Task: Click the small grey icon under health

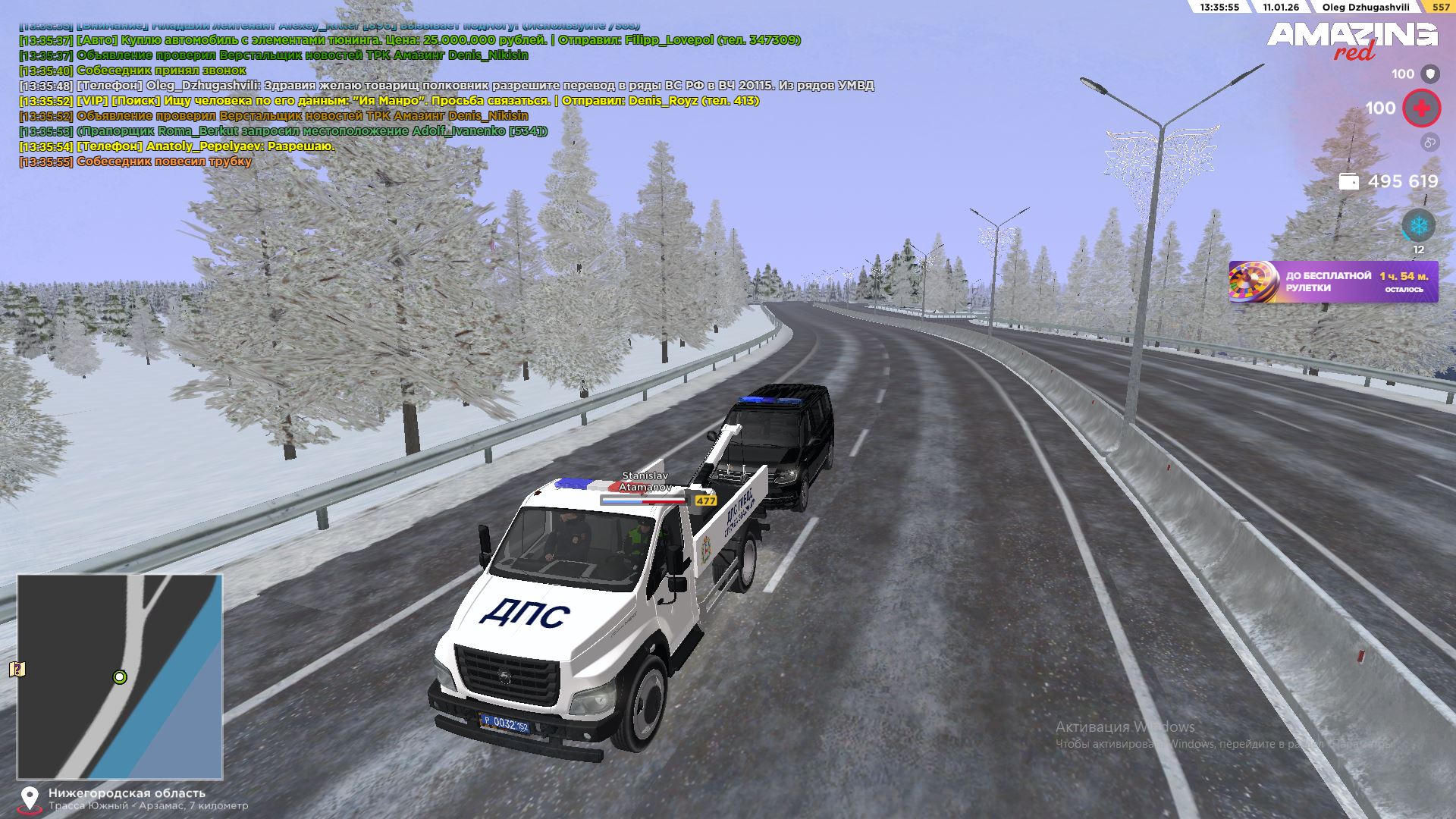Action: [x=1429, y=143]
